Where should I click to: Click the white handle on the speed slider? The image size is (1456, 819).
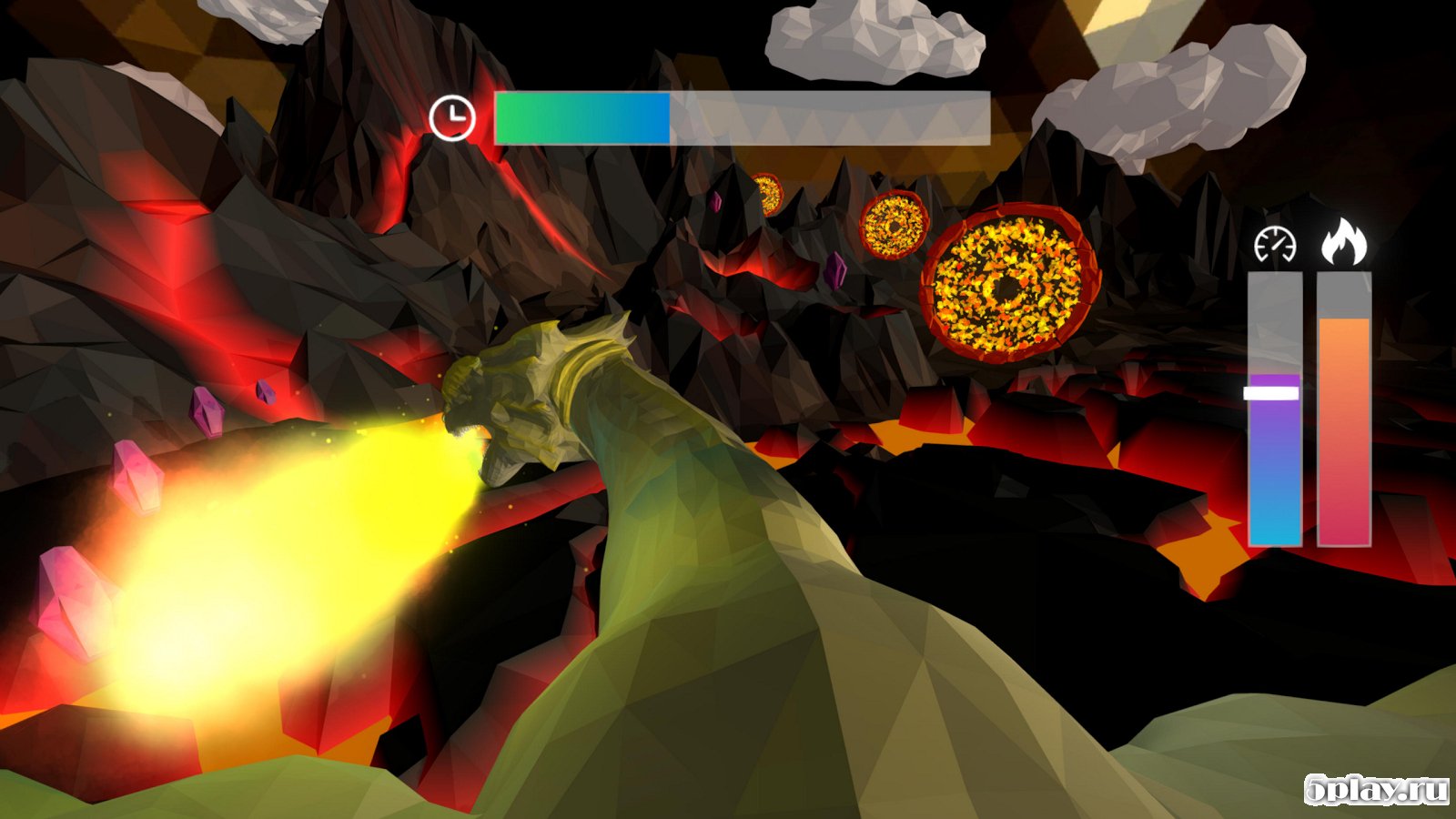(1271, 393)
